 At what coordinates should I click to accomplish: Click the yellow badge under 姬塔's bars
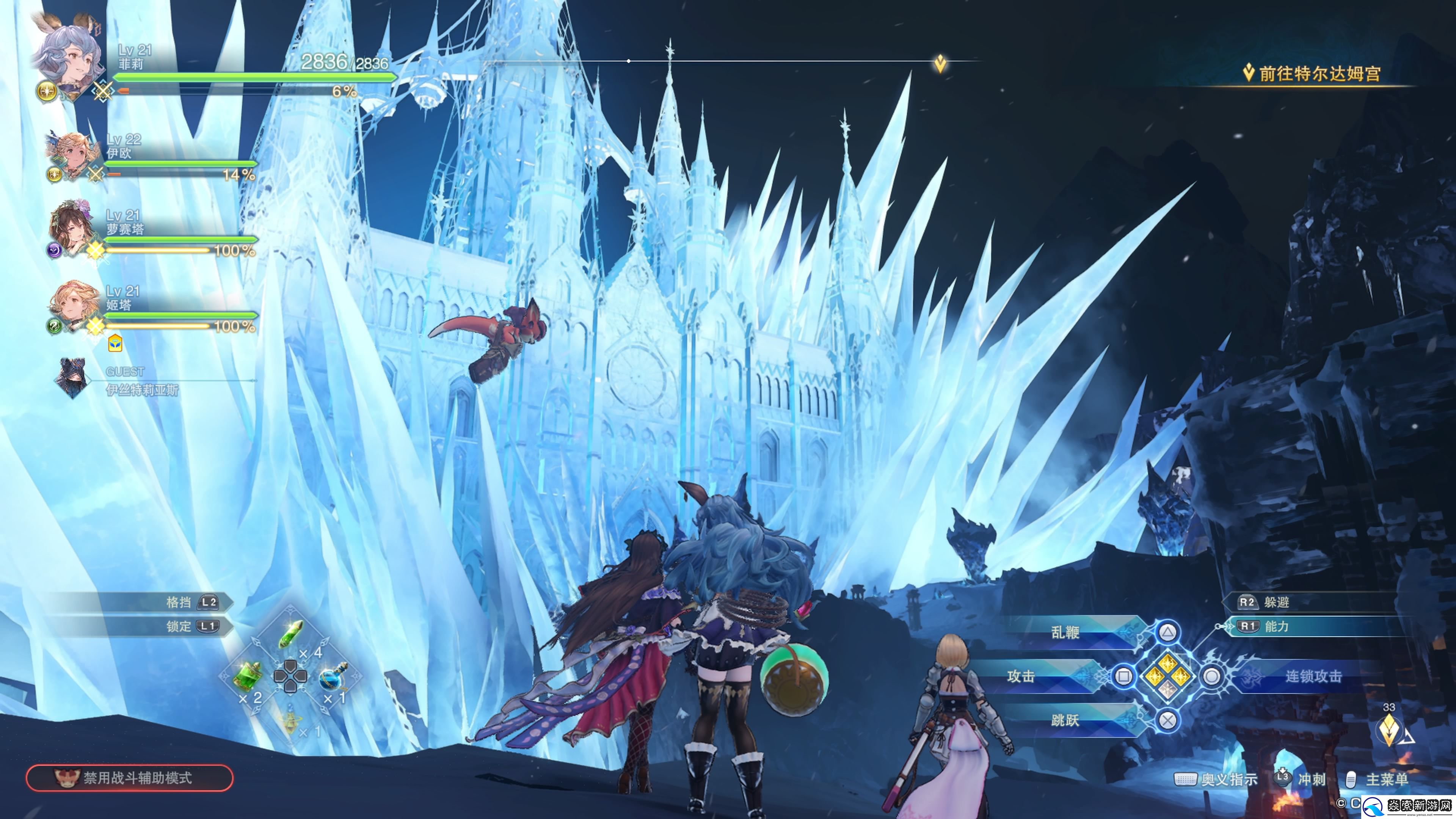click(115, 343)
